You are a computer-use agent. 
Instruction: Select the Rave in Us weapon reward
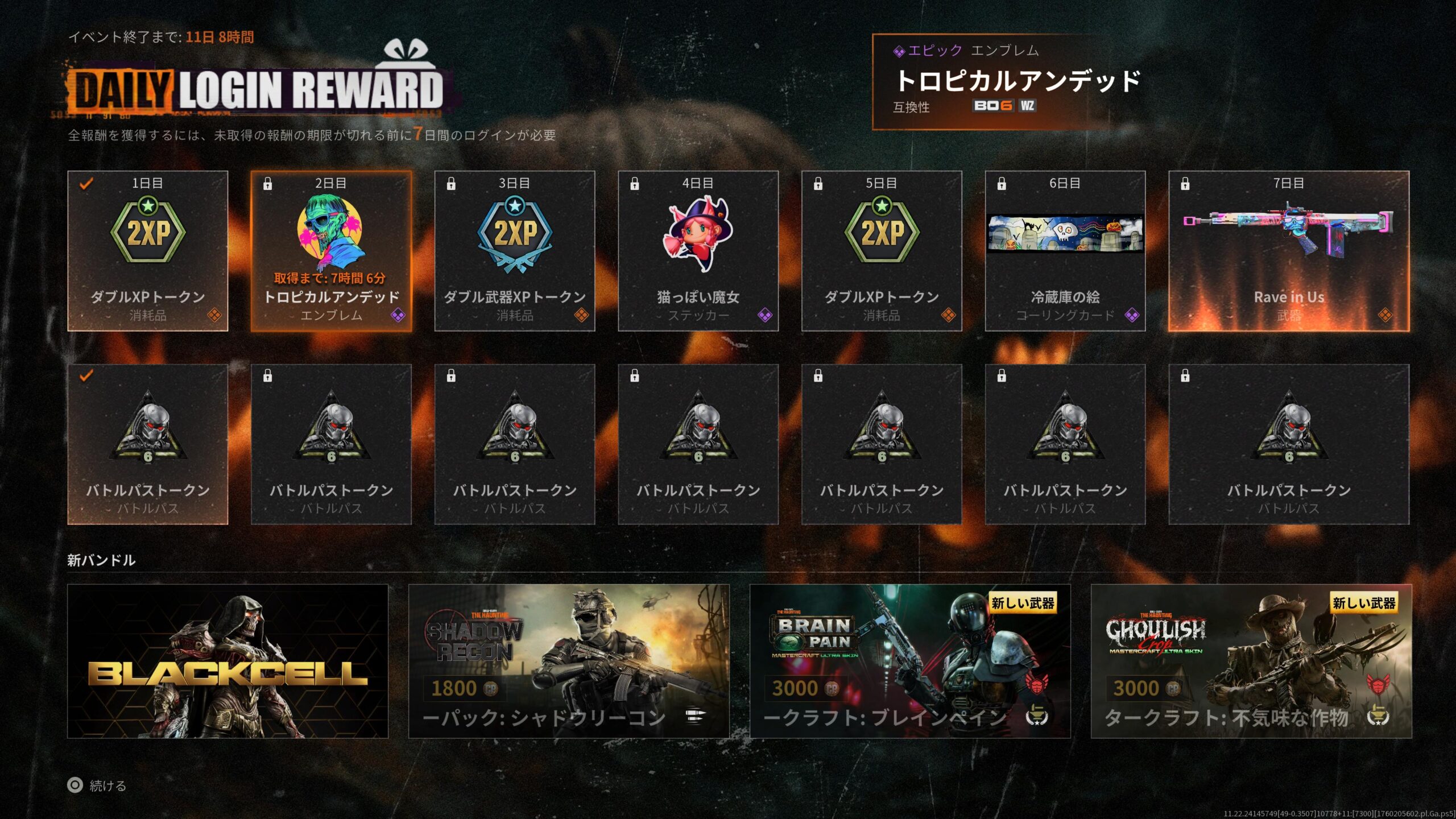(1289, 251)
